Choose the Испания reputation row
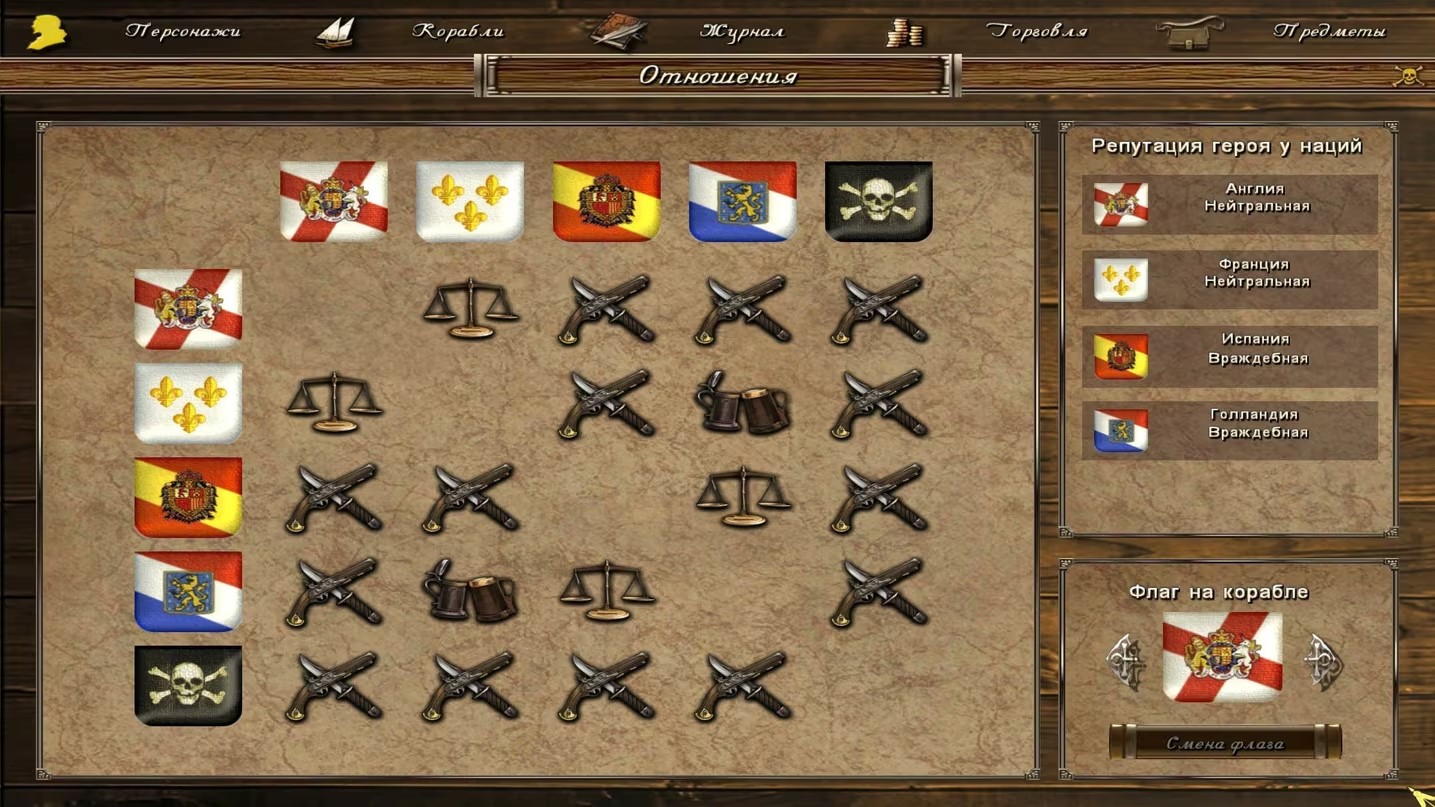Image resolution: width=1435 pixels, height=807 pixels. point(1229,356)
